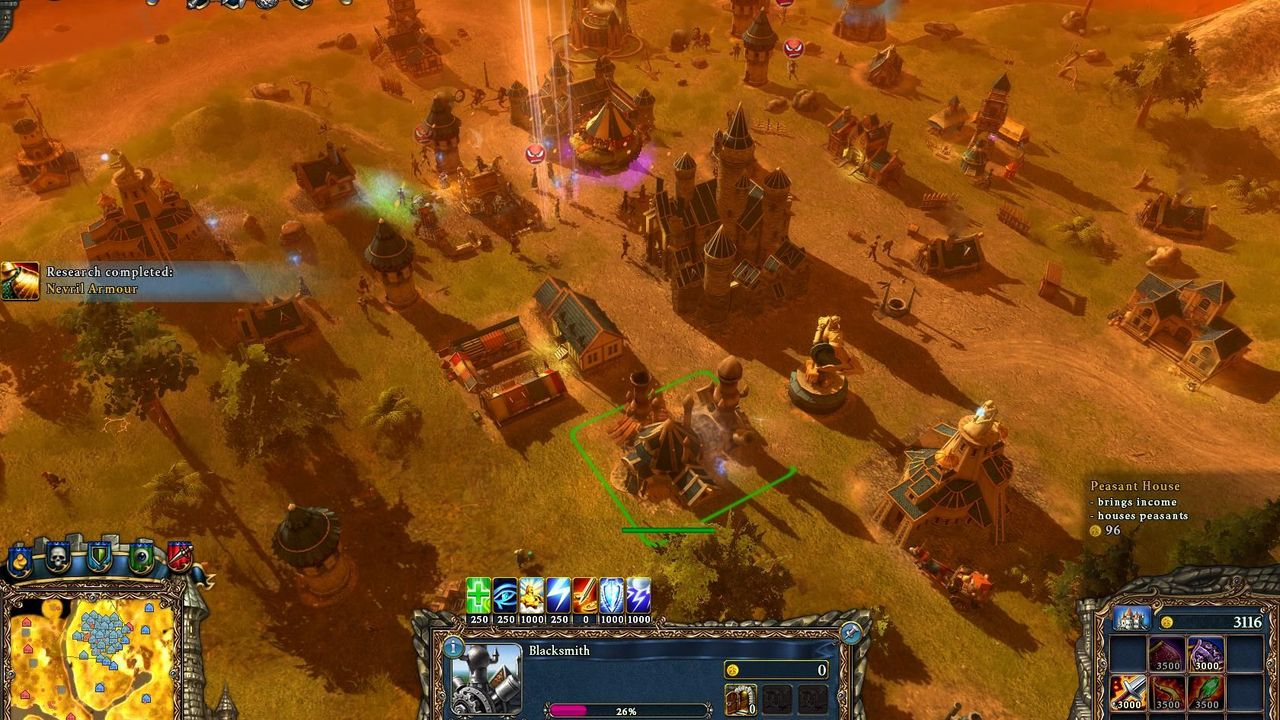Image resolution: width=1280 pixels, height=720 pixels.
Task: Select the gold pile flag above minimap
Action: [x=19, y=560]
